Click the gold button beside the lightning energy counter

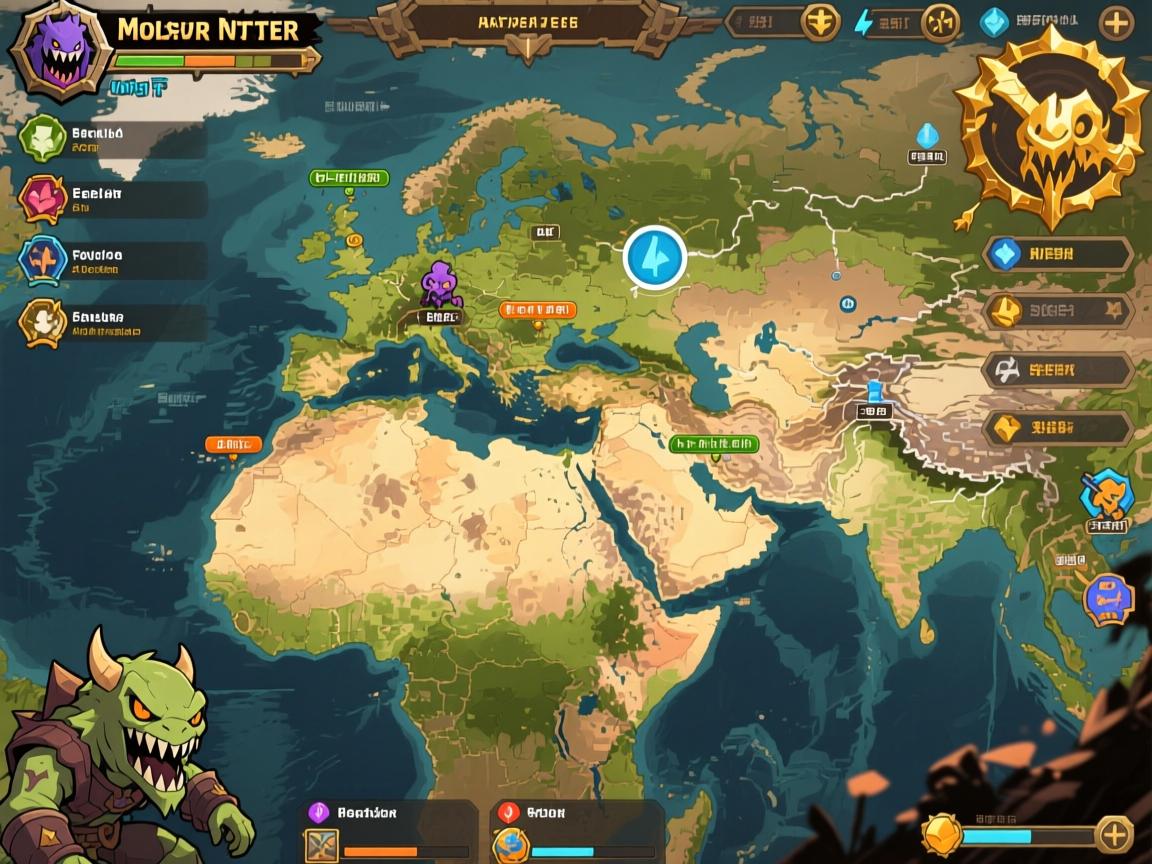[940, 22]
